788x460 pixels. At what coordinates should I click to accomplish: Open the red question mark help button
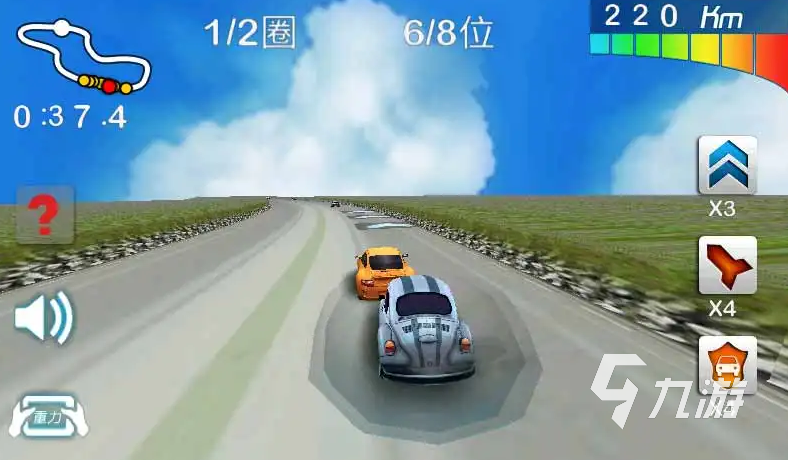(44, 214)
